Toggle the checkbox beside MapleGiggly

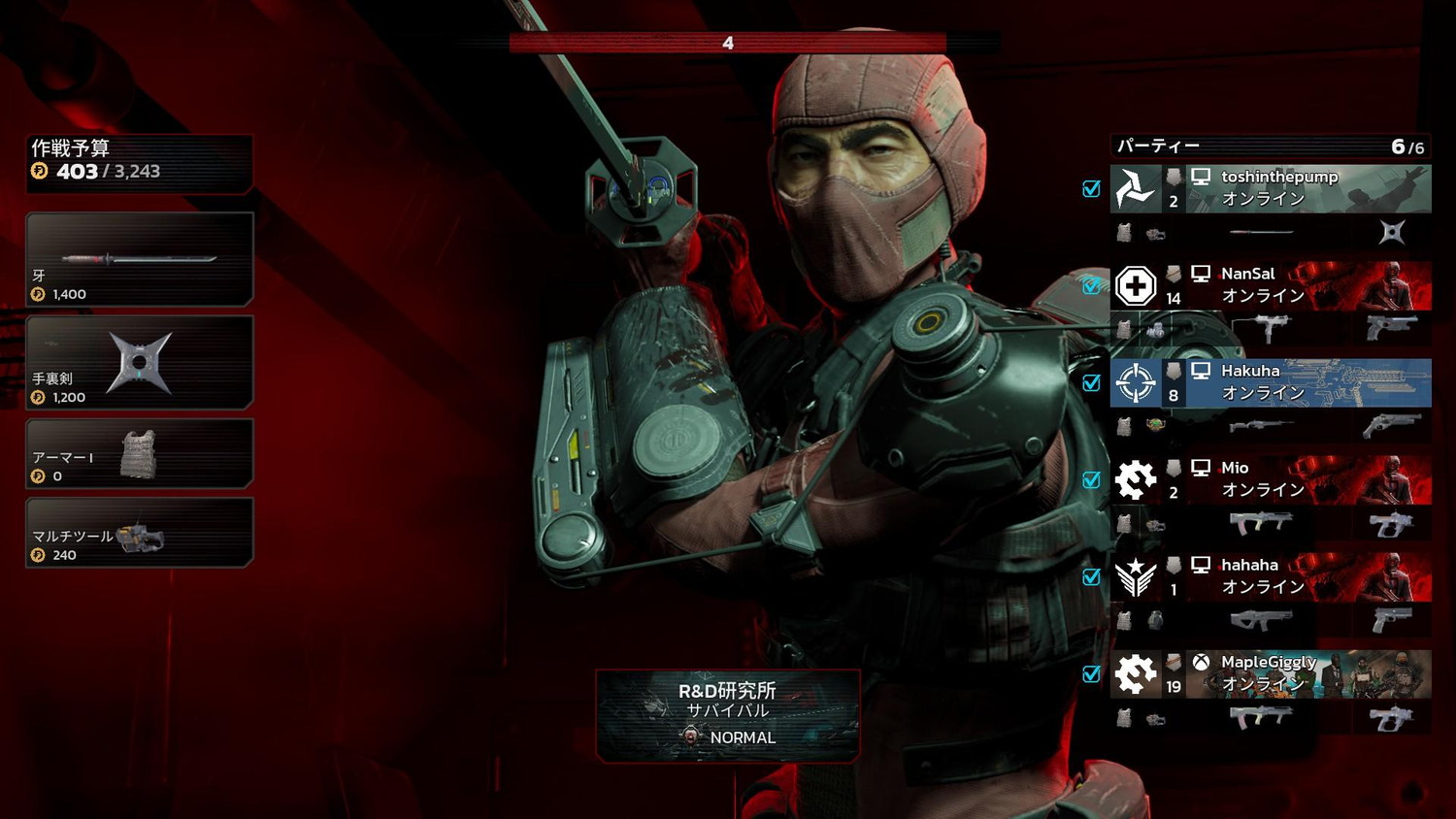point(1092,674)
